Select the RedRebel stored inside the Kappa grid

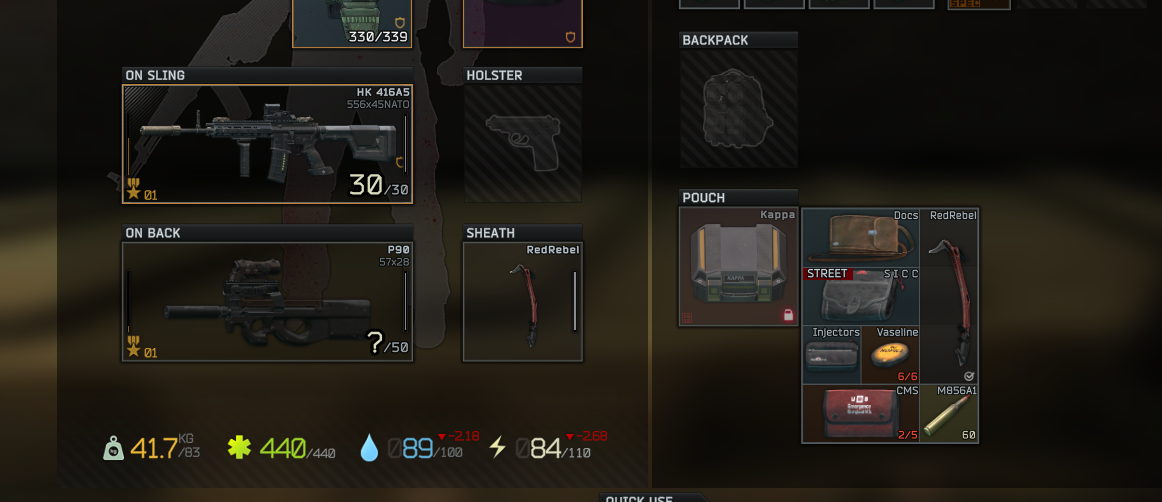[949, 296]
